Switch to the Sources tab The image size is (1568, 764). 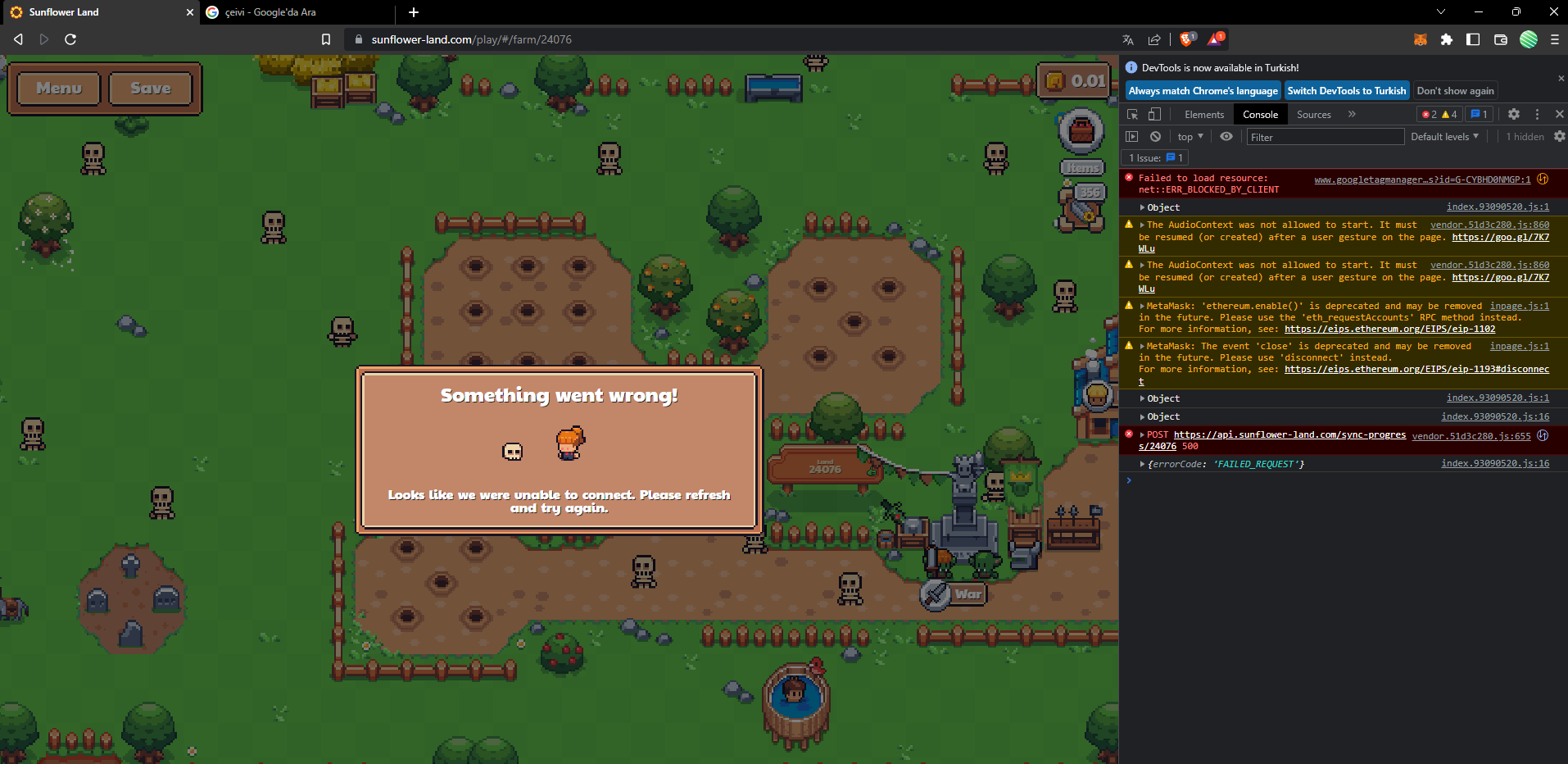1312,114
